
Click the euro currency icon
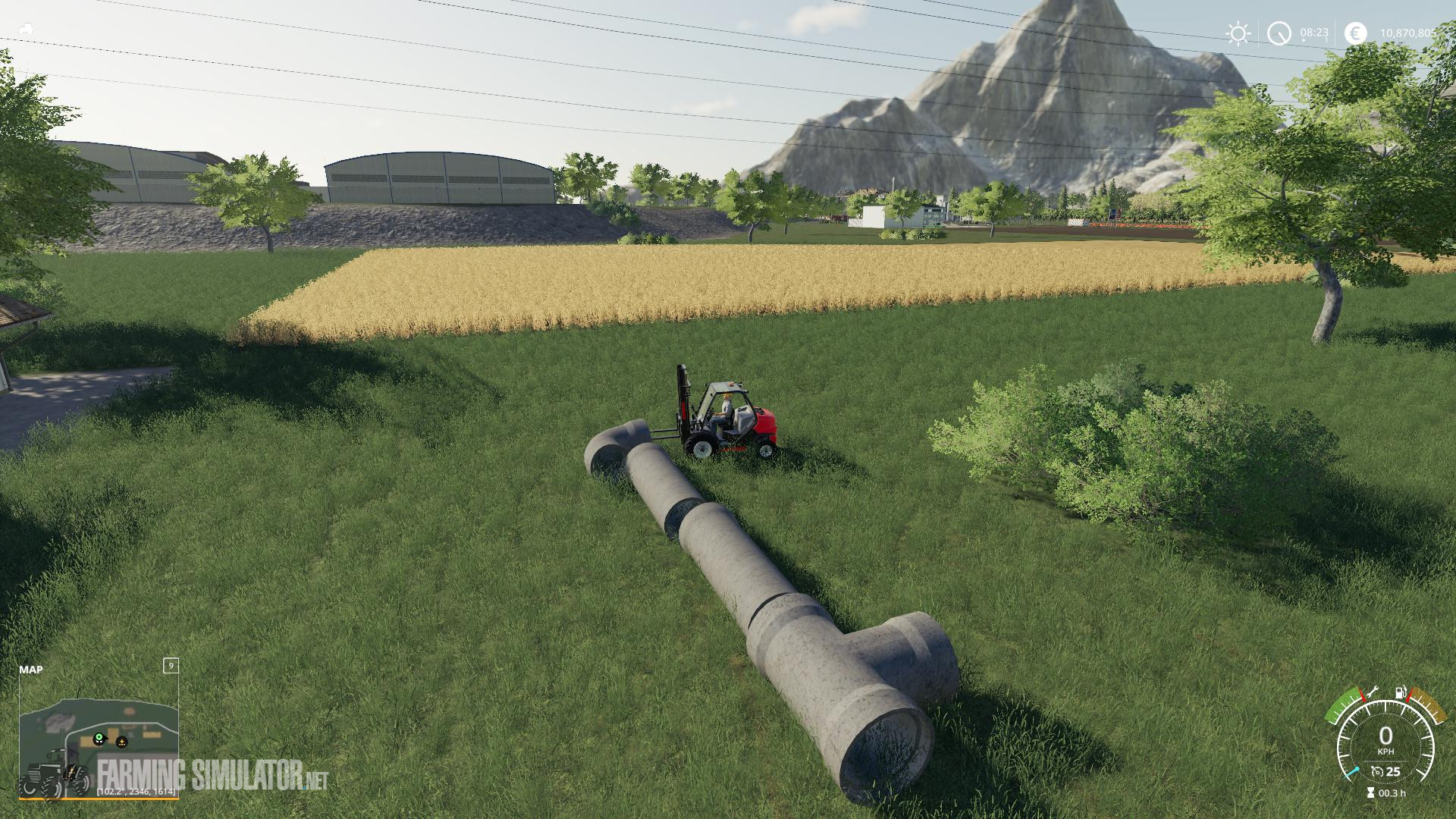coord(1356,33)
